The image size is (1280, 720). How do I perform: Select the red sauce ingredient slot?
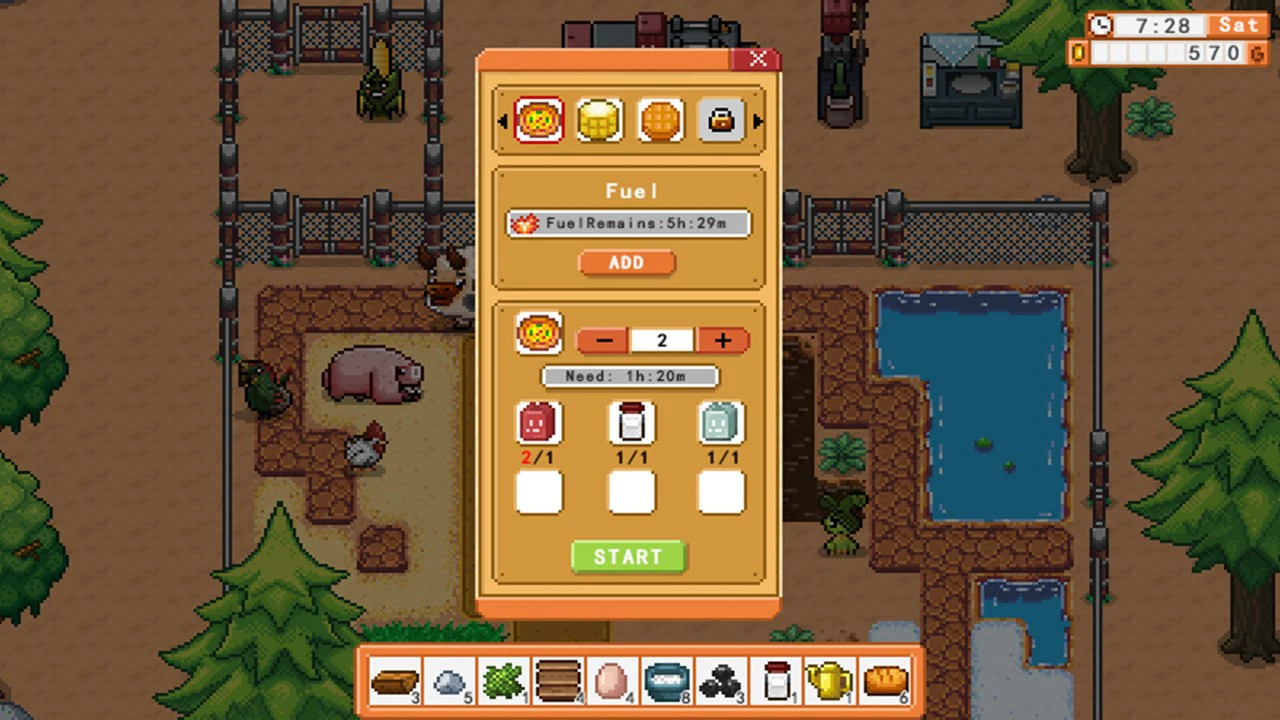(538, 424)
